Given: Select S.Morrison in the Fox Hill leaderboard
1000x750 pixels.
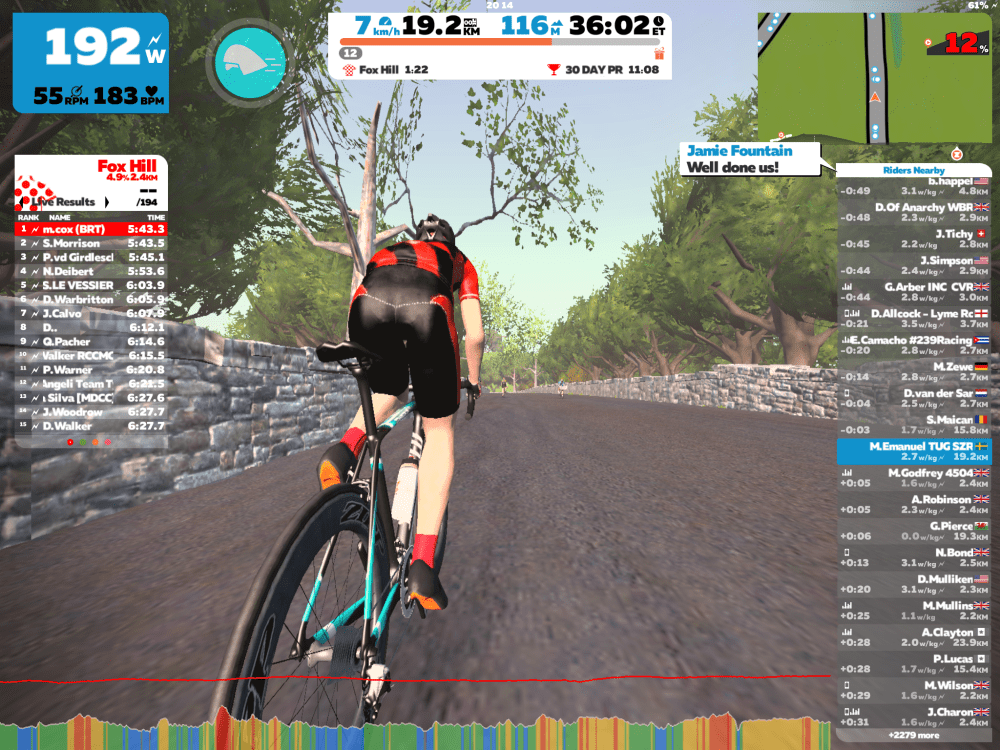Looking at the screenshot, I should click(x=90, y=243).
